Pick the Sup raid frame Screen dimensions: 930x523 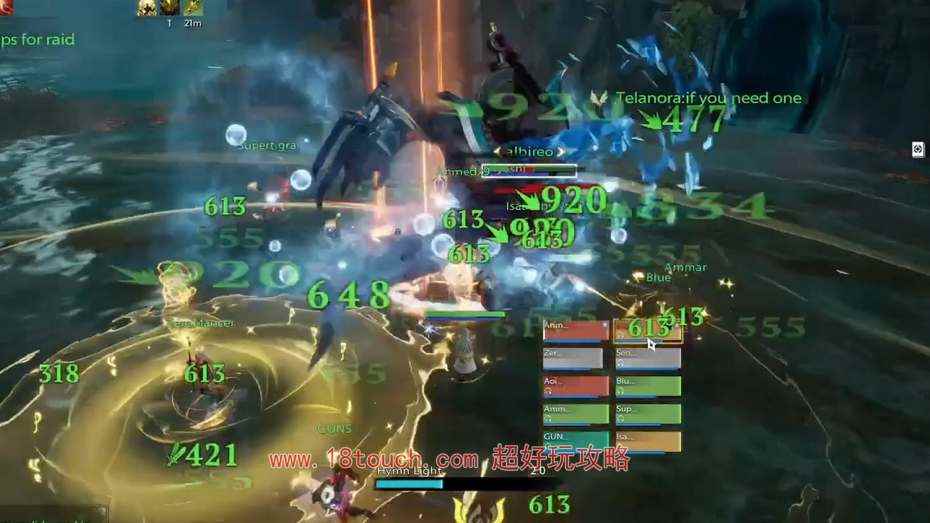pyautogui.click(x=647, y=414)
